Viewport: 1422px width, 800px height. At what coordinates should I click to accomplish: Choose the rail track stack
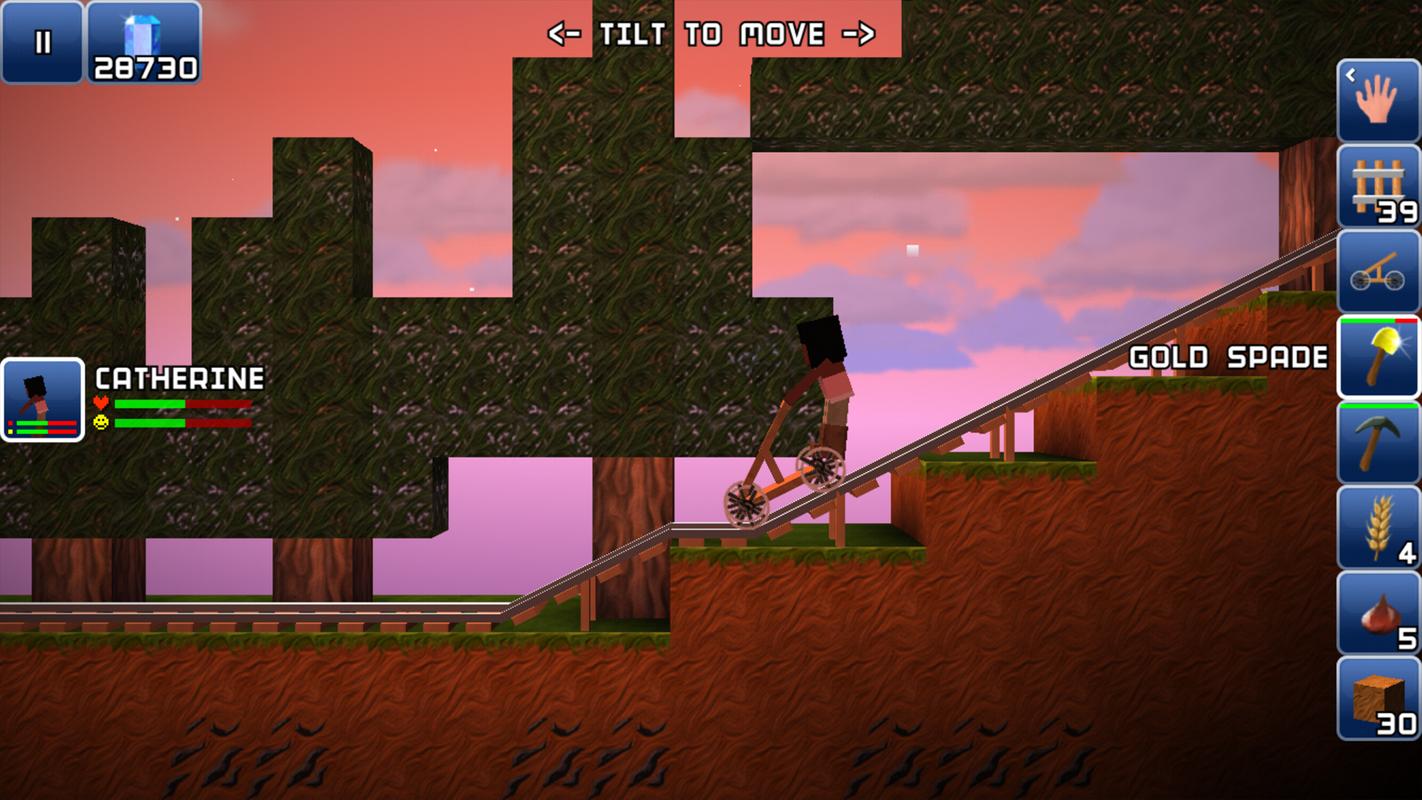coord(1378,186)
